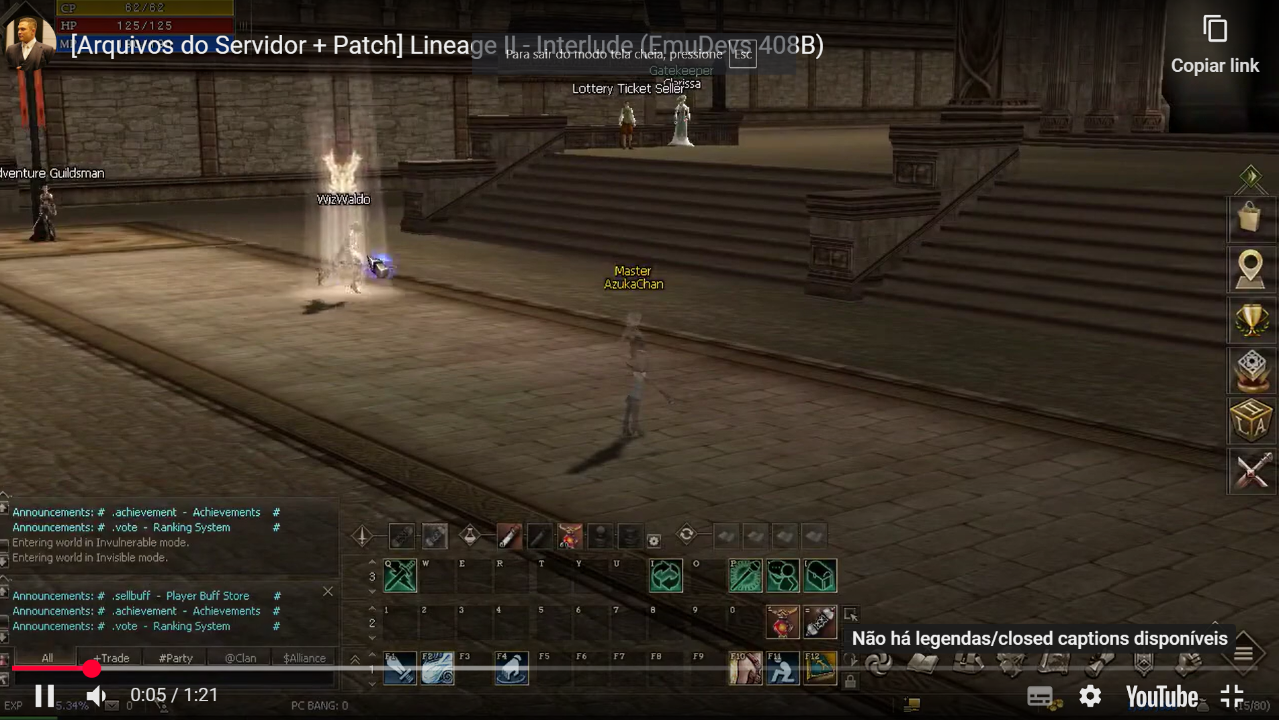
Task: Open the treasure chest inventory shortcut
Action: 820,575
